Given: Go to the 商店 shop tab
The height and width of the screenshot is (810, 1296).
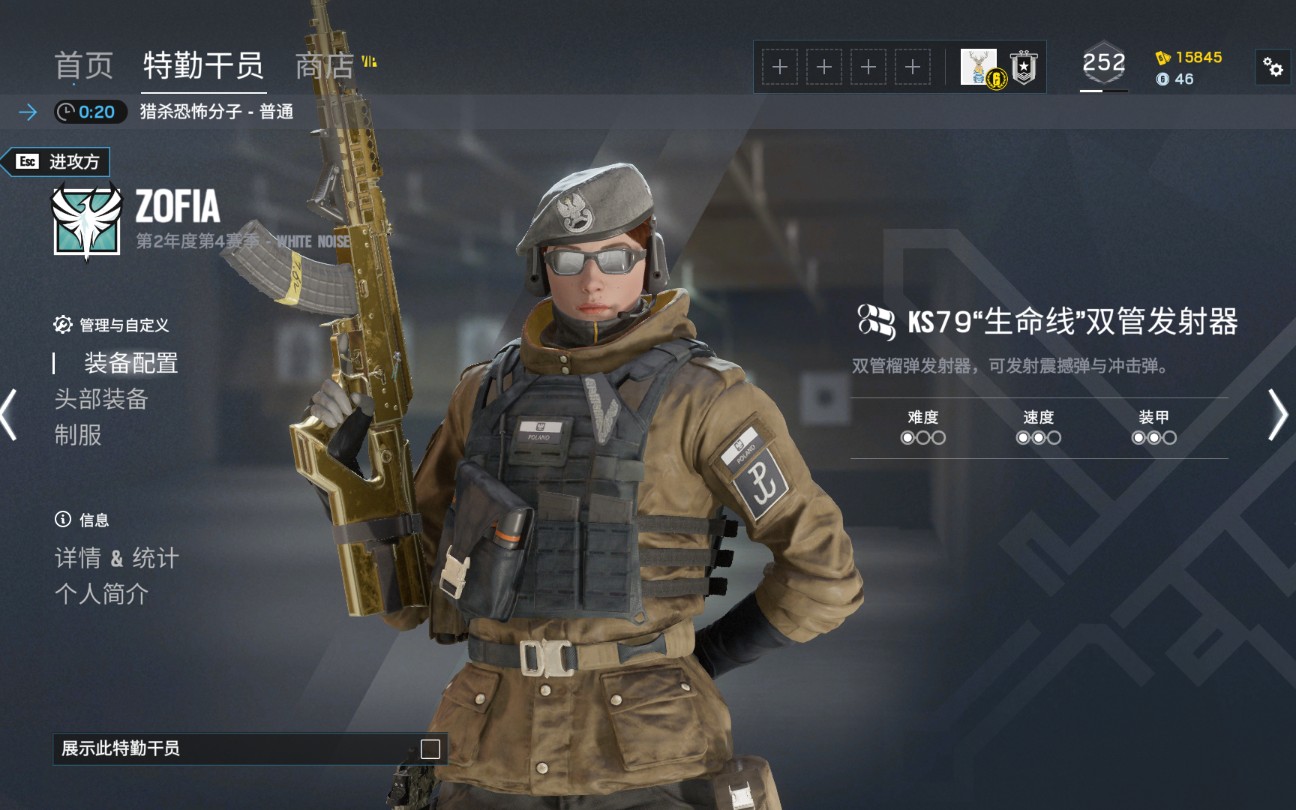Looking at the screenshot, I should pos(325,66).
